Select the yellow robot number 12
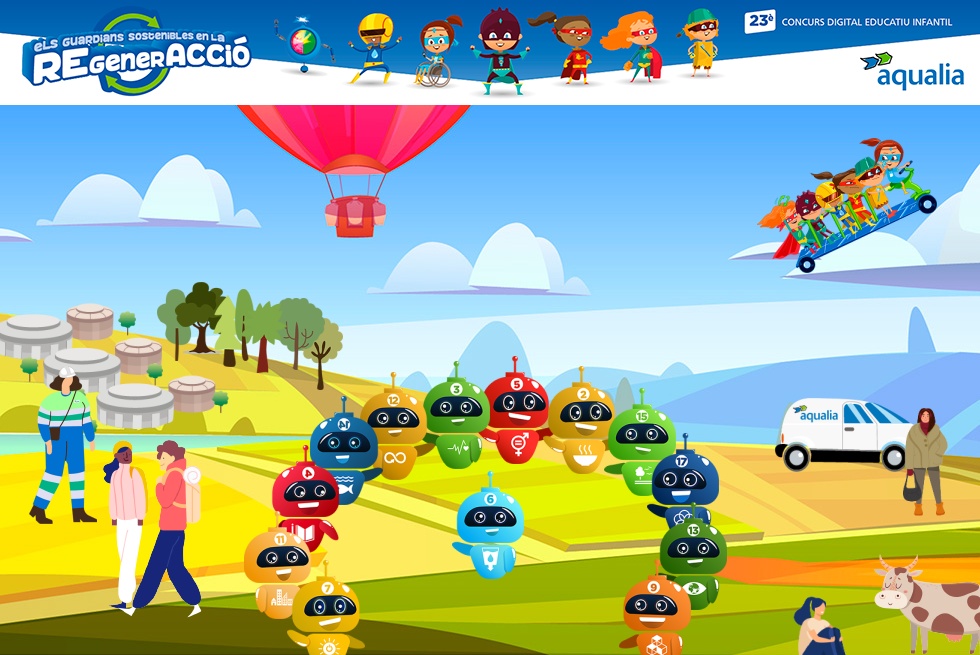 (x=393, y=432)
